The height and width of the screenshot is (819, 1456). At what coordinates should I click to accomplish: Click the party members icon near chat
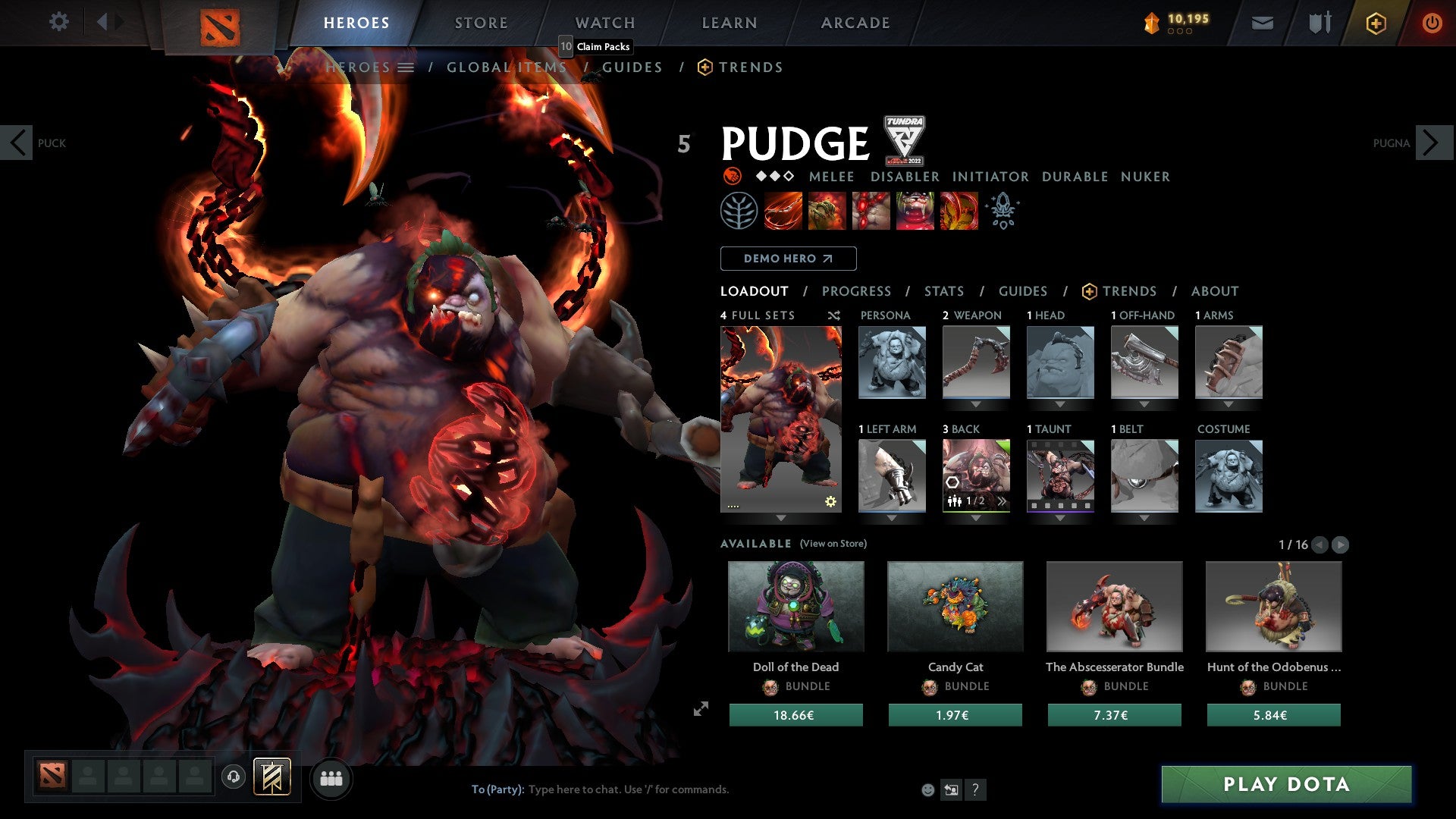coord(331,778)
